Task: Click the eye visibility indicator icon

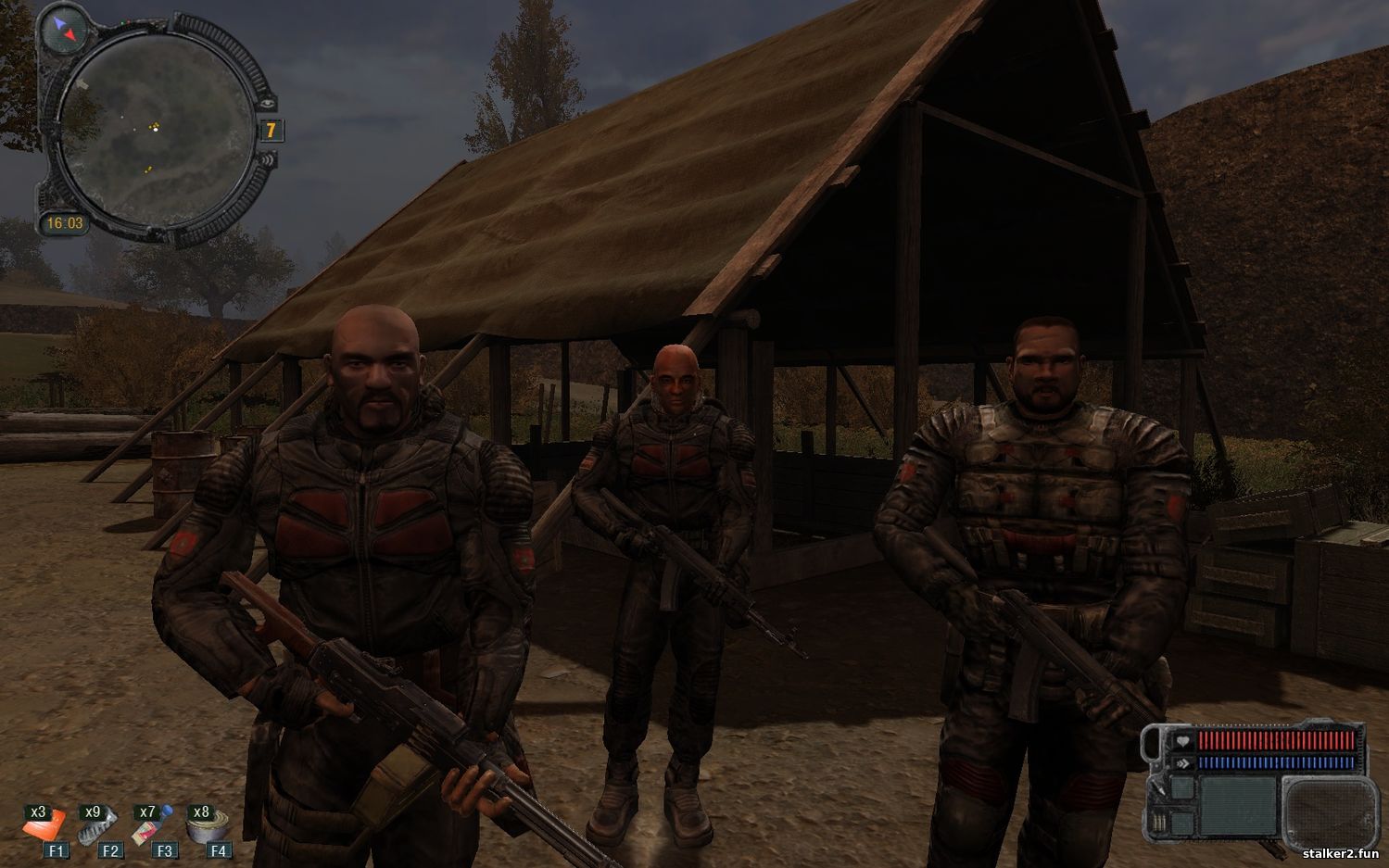Action: 268,103
